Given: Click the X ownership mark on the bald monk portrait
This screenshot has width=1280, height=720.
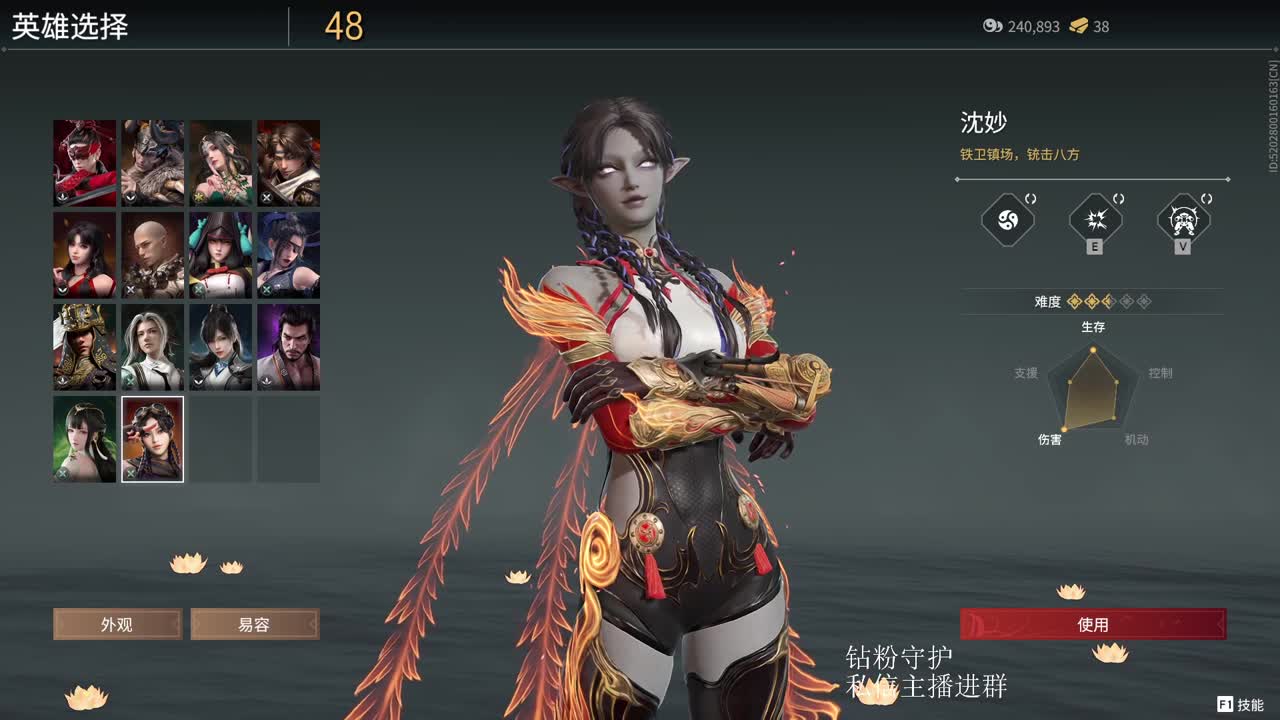Looking at the screenshot, I should (x=131, y=289).
